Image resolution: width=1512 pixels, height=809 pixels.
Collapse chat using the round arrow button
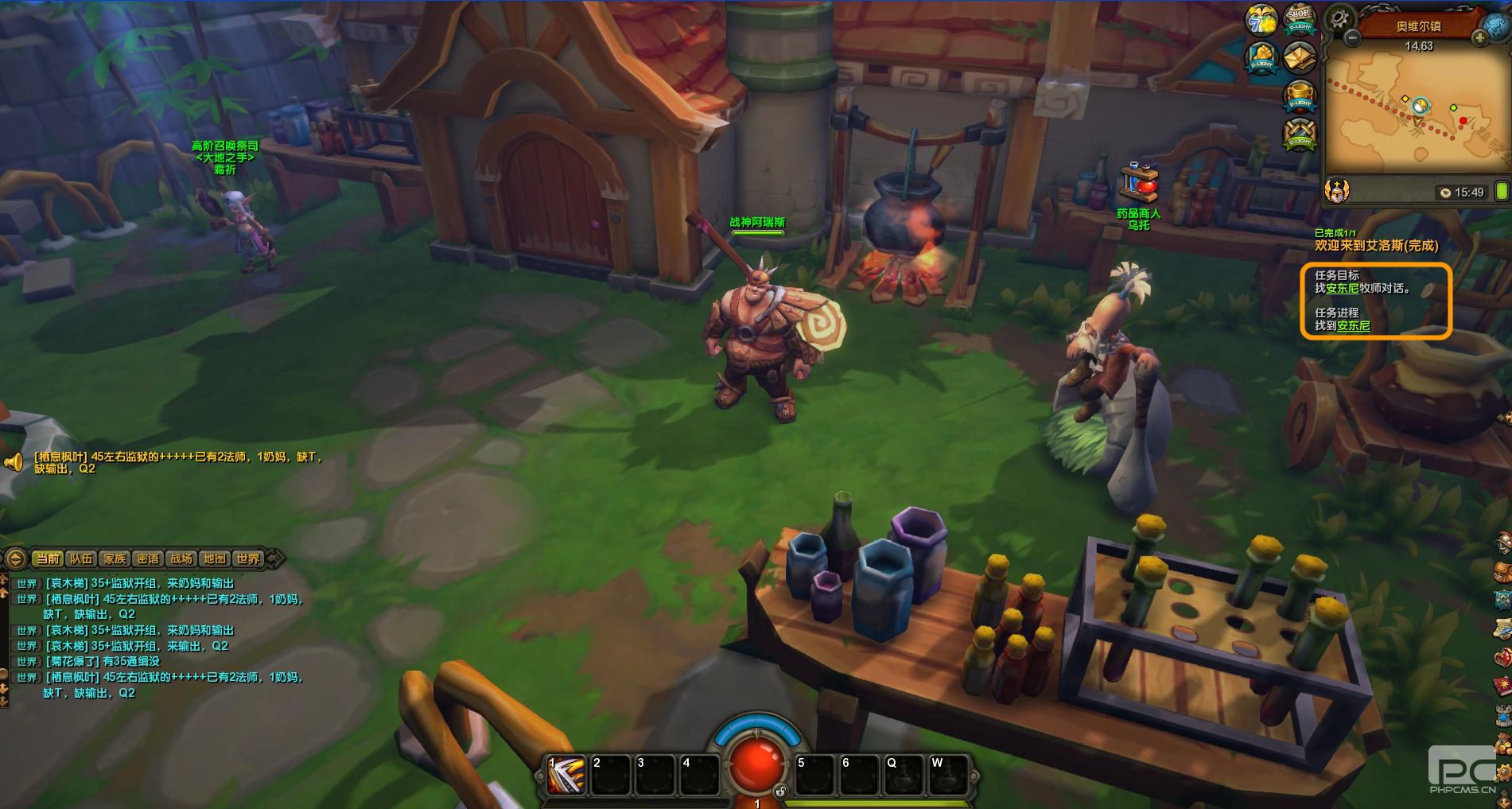tap(14, 558)
